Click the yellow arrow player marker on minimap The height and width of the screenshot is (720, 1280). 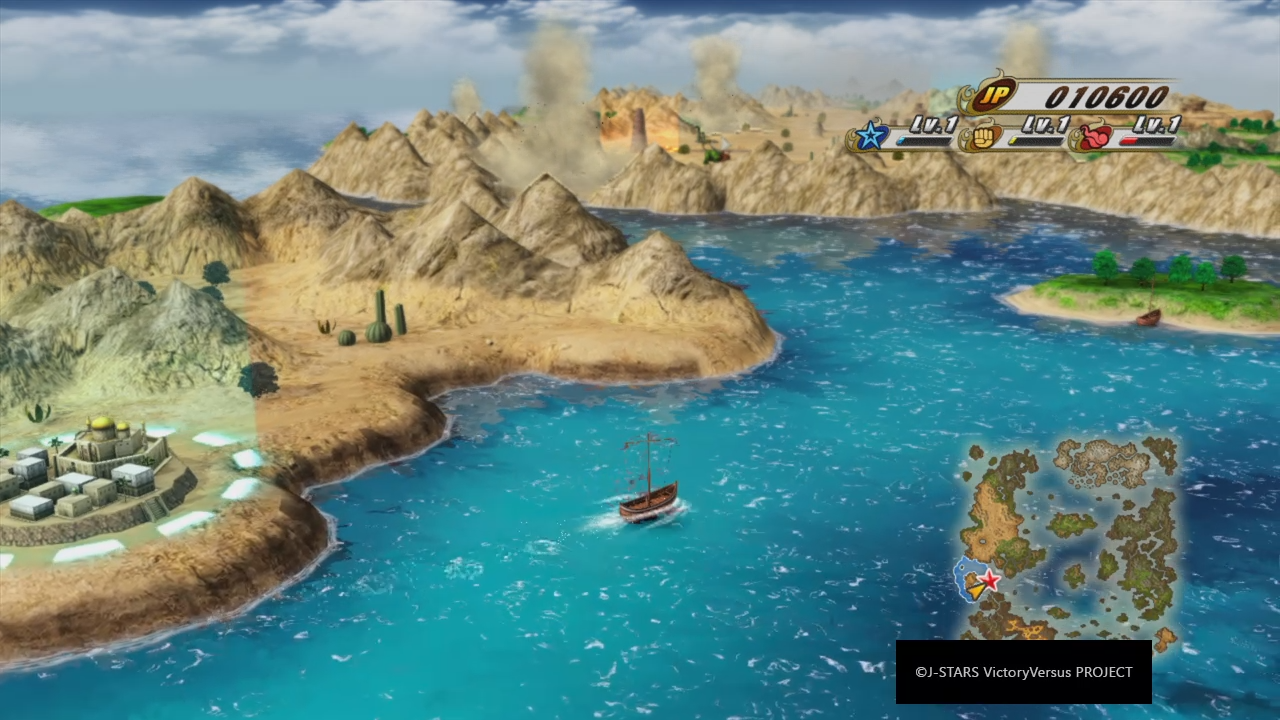coord(975,591)
